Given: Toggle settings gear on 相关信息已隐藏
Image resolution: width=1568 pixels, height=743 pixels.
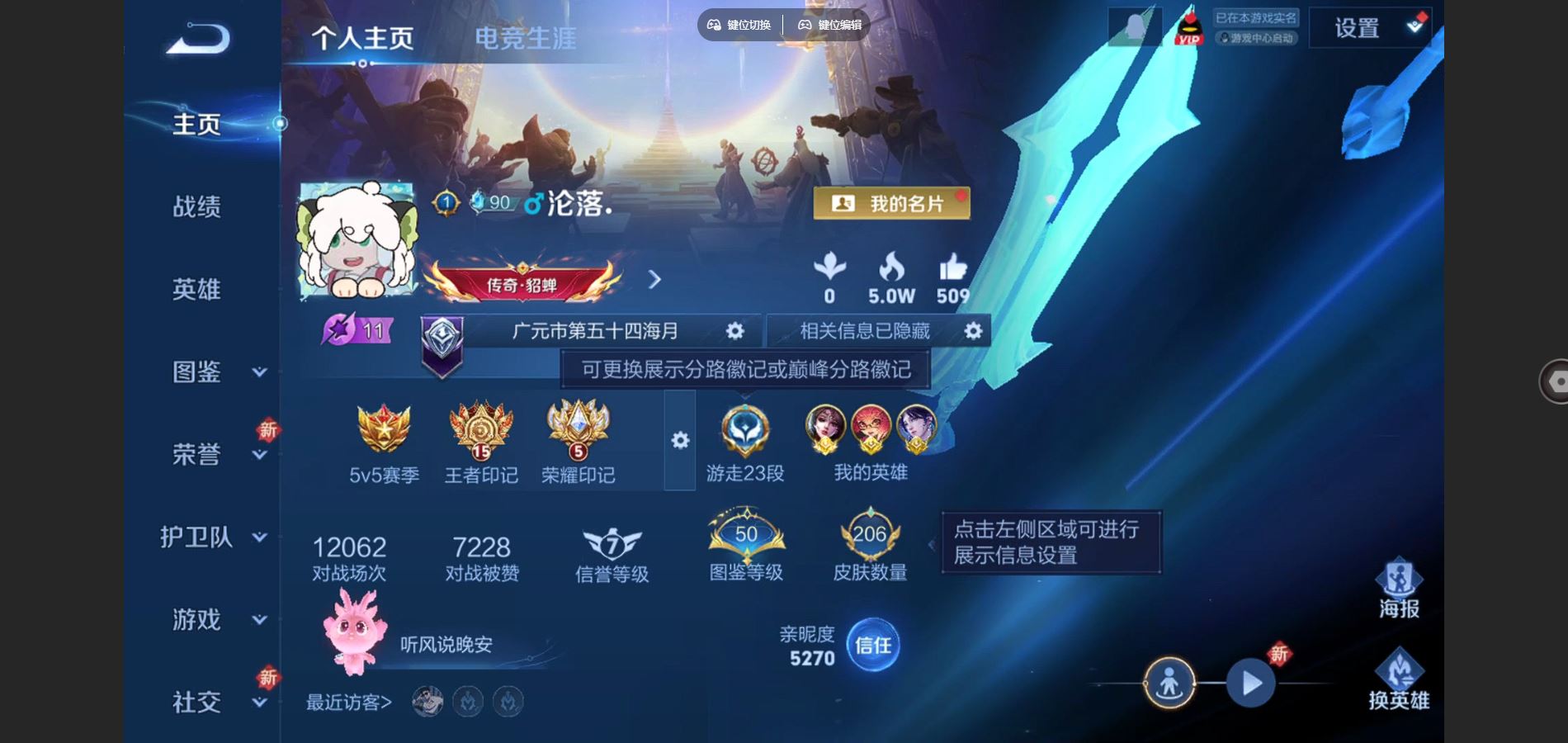Looking at the screenshot, I should (x=972, y=330).
